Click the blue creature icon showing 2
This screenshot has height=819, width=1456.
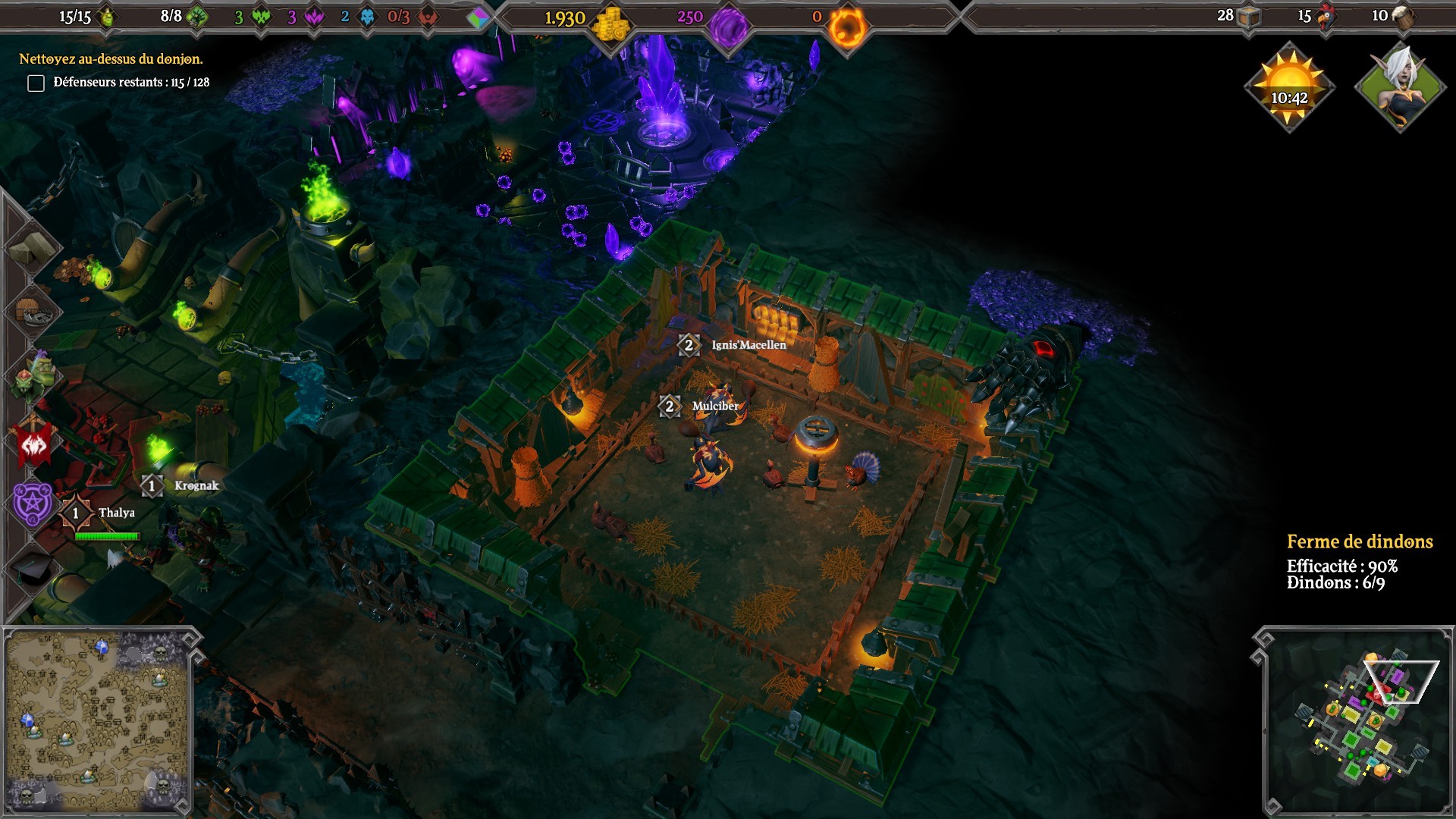[366, 18]
